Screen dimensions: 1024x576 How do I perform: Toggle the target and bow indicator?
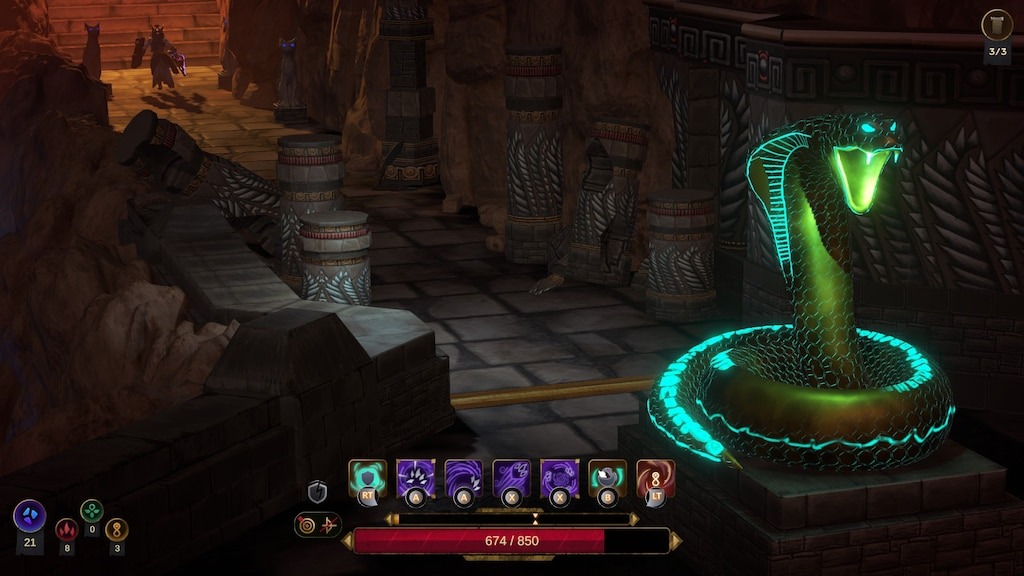pyautogui.click(x=317, y=524)
